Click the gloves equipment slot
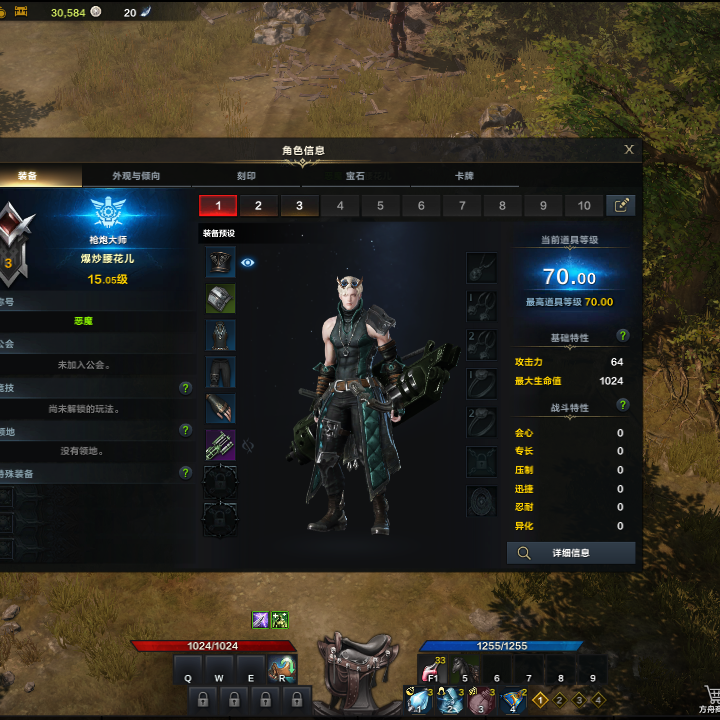Screen dimensions: 720x720 (220, 408)
